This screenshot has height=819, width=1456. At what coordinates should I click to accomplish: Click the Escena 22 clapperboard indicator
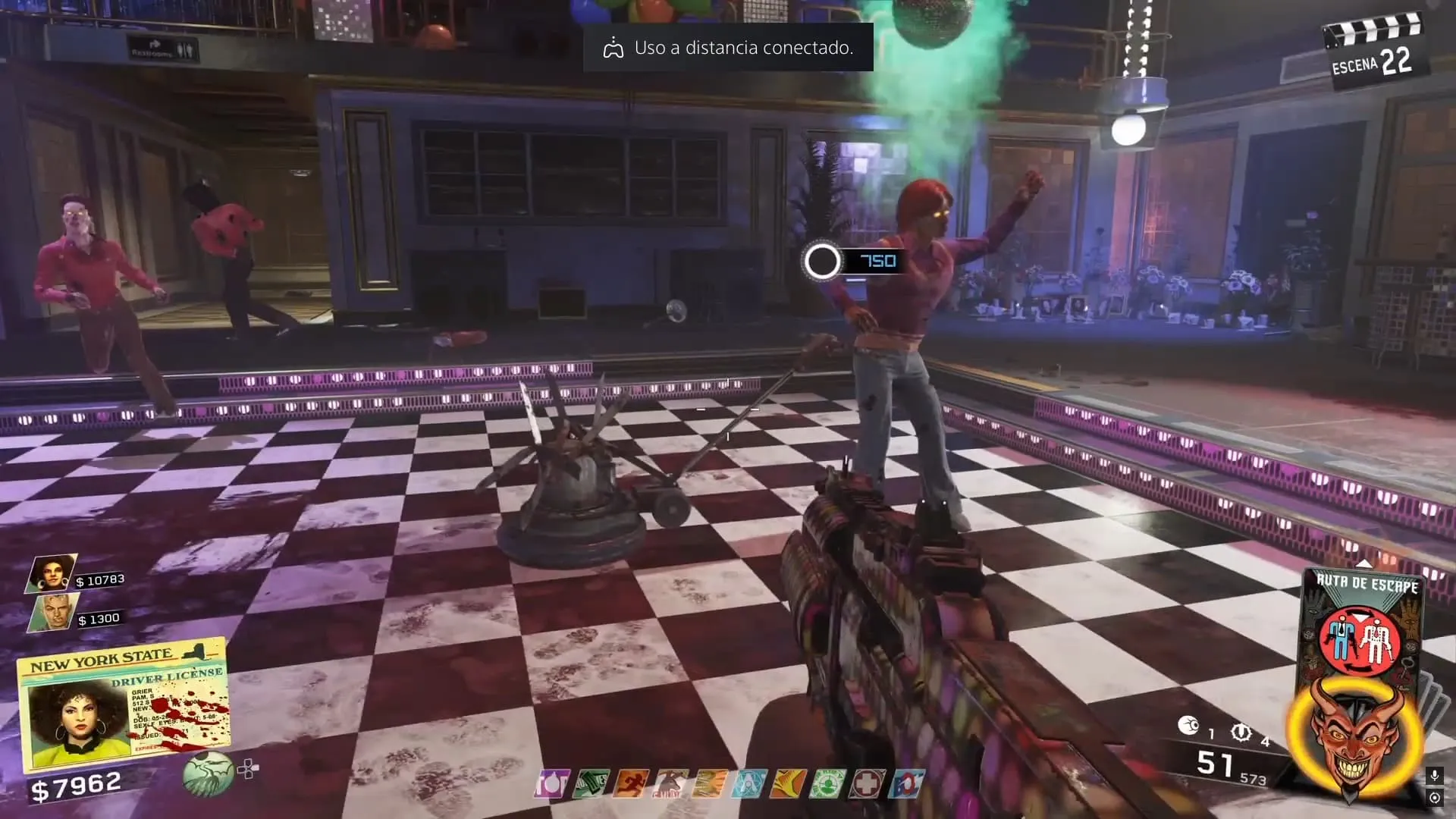[1373, 53]
